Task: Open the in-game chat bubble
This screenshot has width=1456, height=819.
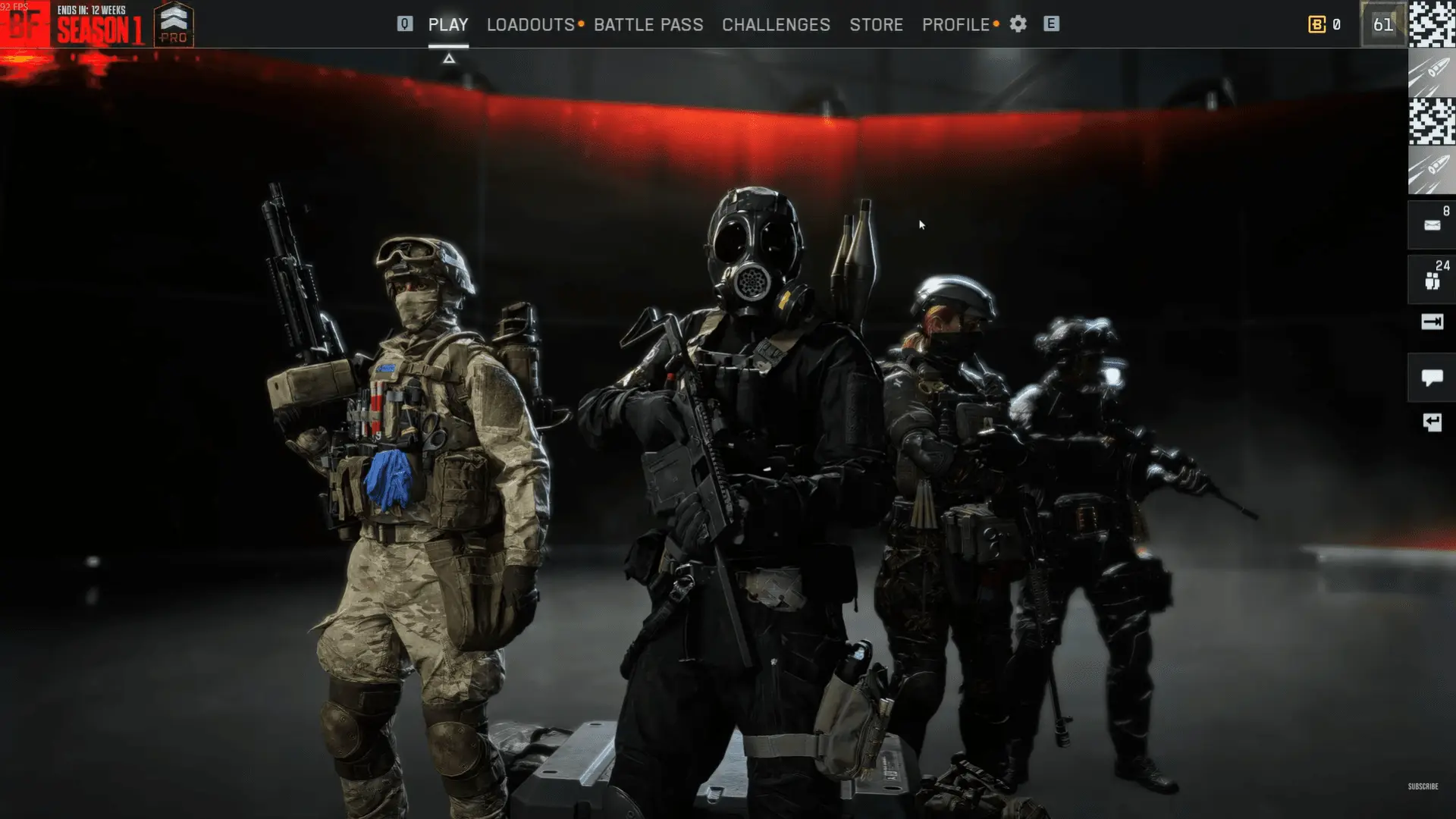Action: pyautogui.click(x=1431, y=377)
